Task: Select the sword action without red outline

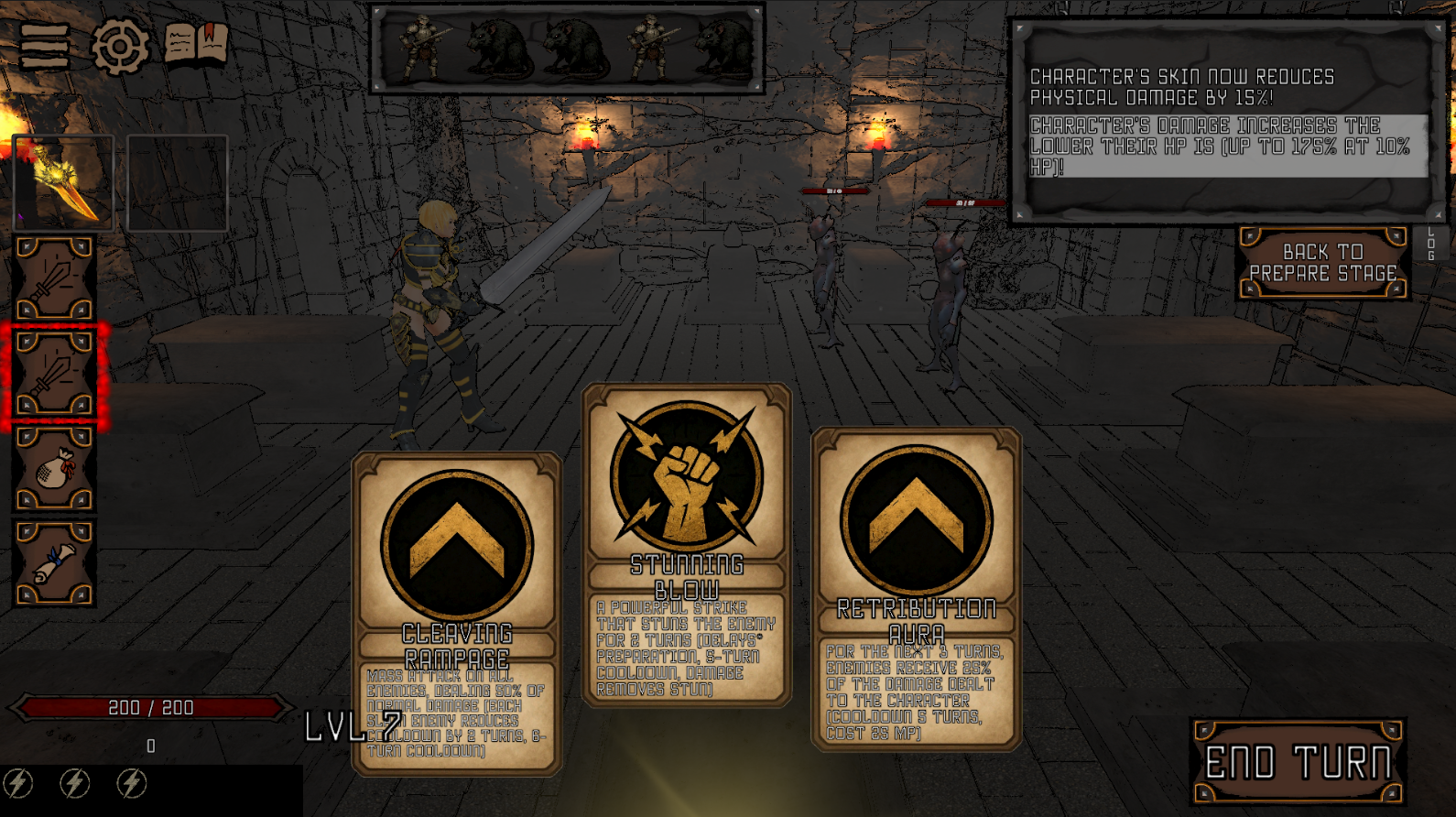Action: tap(54, 278)
